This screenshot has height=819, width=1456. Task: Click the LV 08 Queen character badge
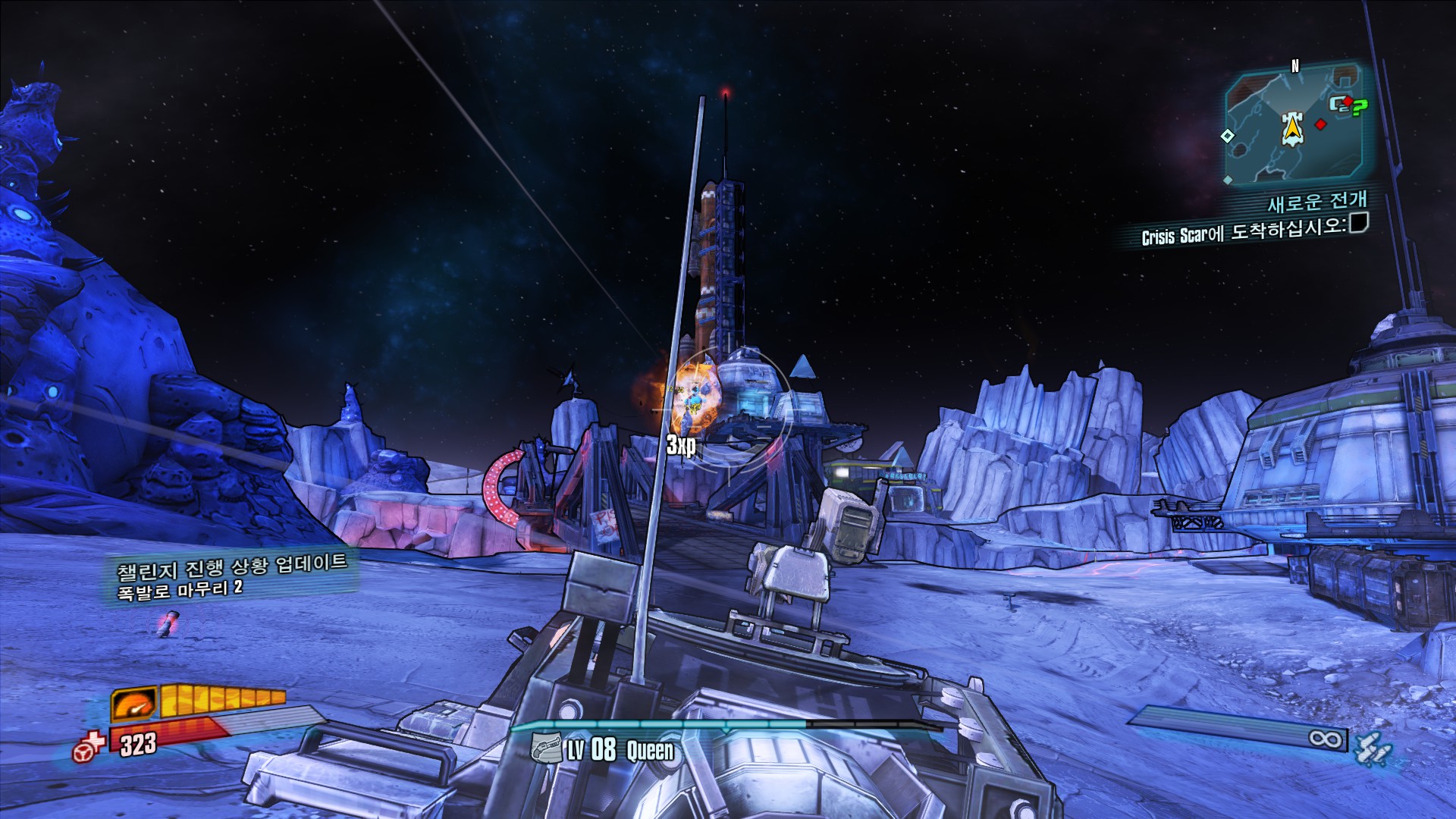(602, 750)
